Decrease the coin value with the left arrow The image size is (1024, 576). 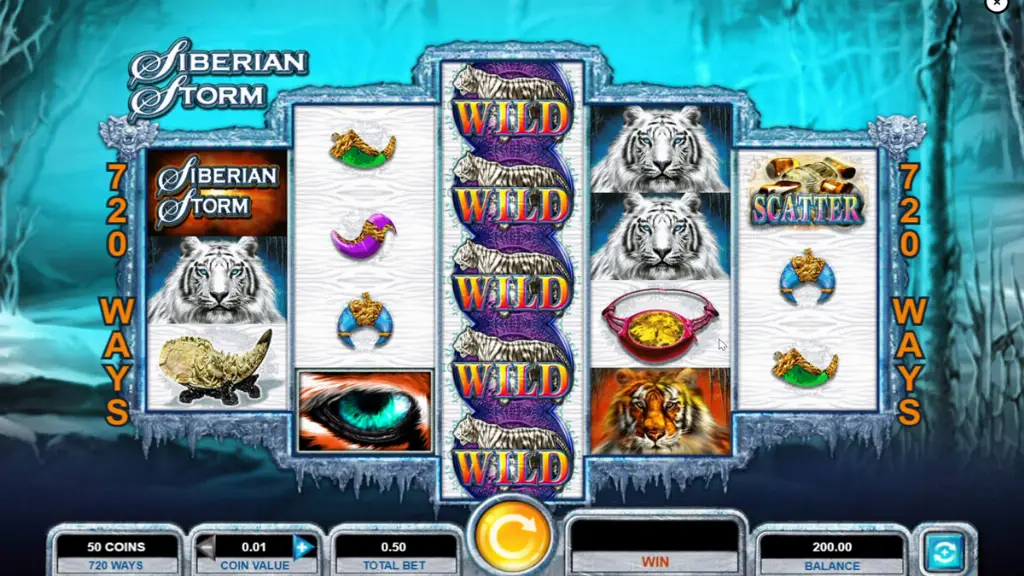coord(206,547)
